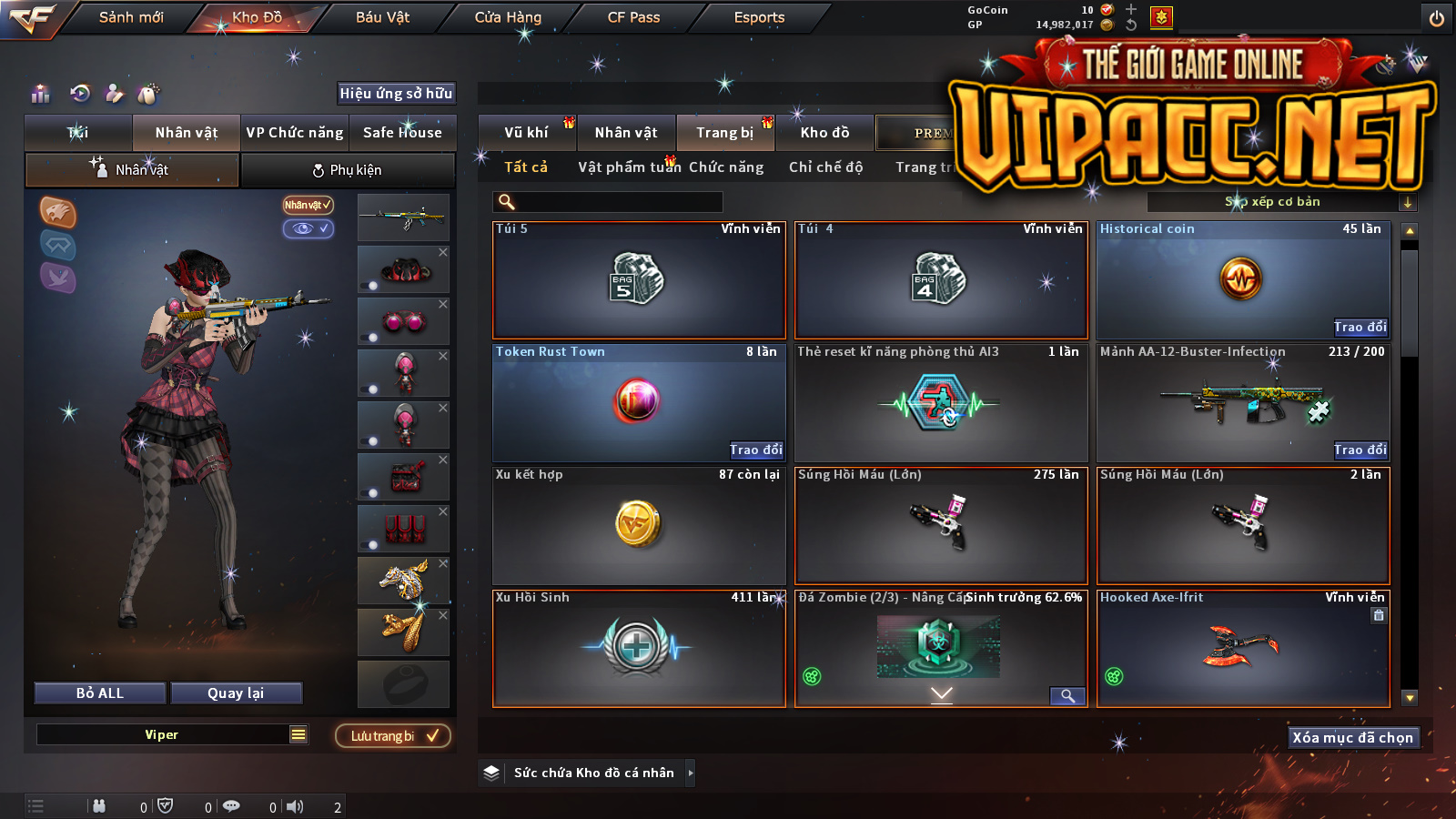The image size is (1456, 819).
Task: Click Xóa mục đã chọn button
Action: [1353, 738]
